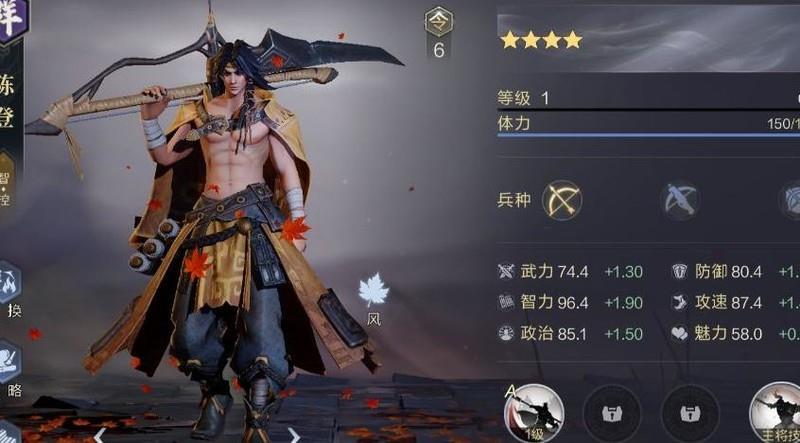Open the 略 strategy button

pos(10,362)
